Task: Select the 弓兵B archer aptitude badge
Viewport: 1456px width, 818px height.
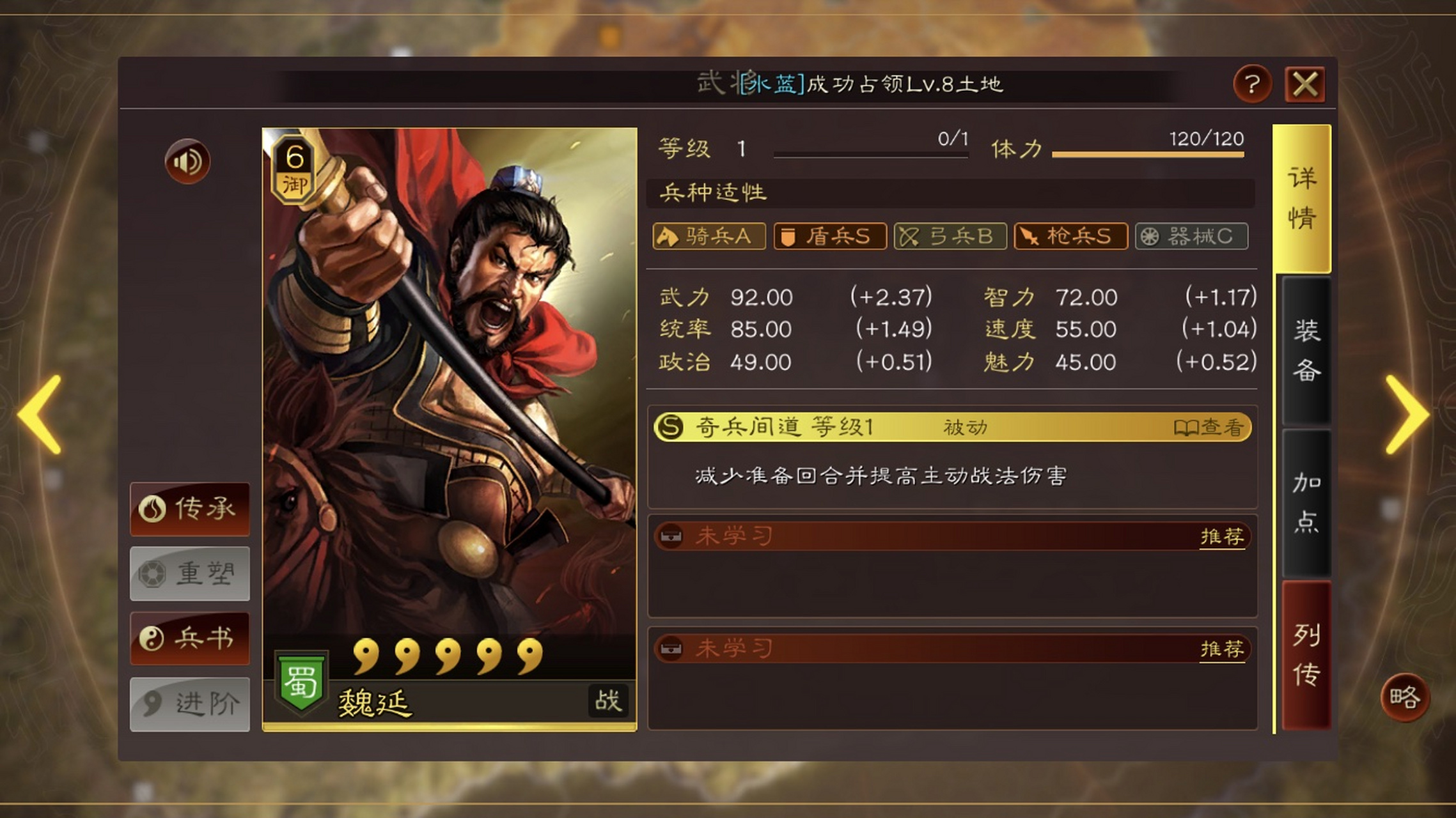Action: coord(950,236)
